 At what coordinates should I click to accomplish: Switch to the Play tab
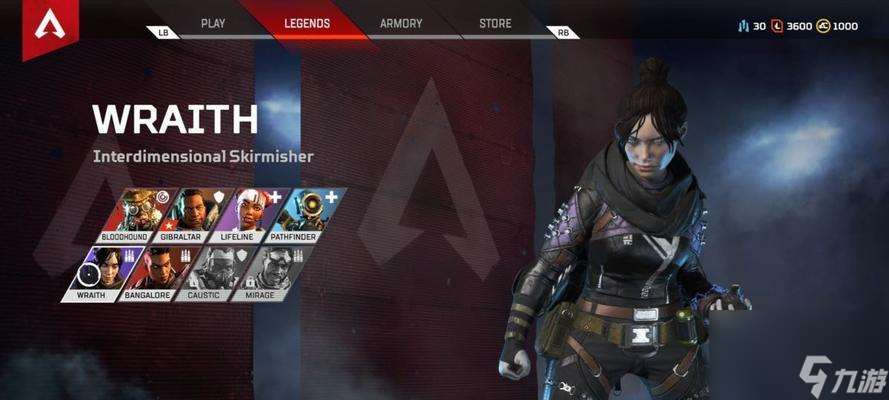(x=213, y=23)
